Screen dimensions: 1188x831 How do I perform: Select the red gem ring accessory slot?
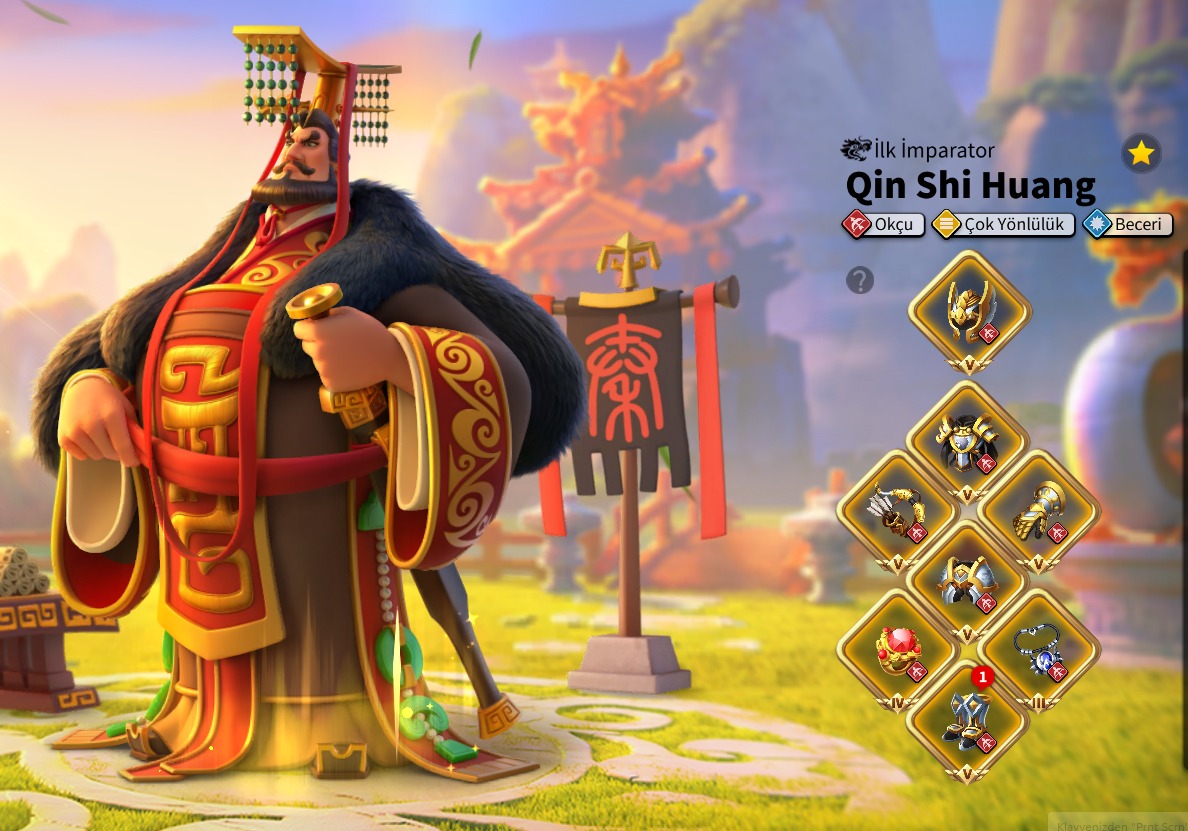897,651
